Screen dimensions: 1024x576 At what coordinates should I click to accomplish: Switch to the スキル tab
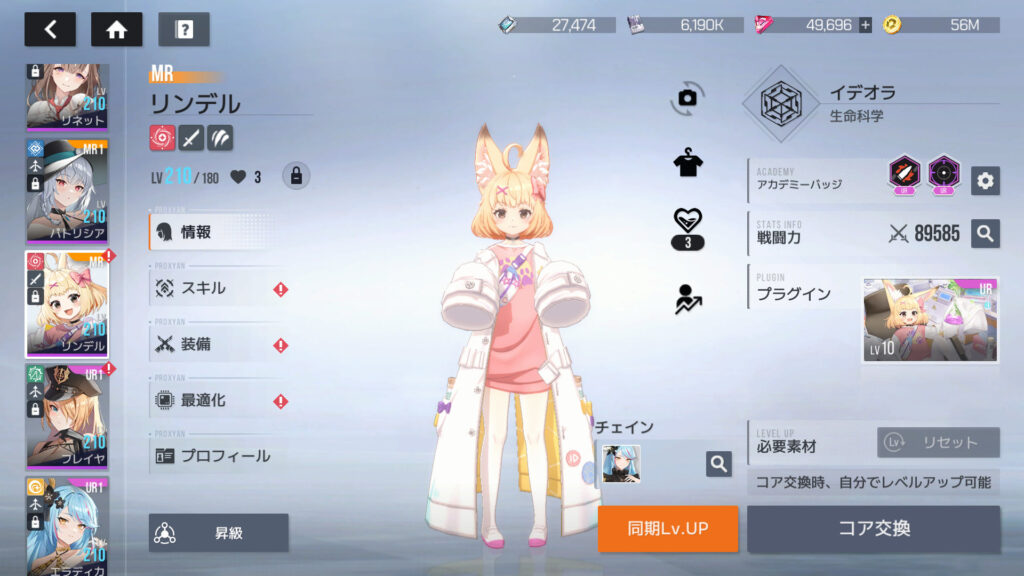216,288
